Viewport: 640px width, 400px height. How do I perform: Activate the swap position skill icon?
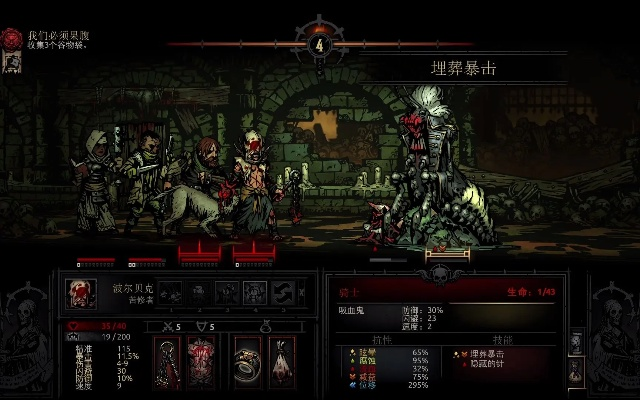click(x=281, y=292)
